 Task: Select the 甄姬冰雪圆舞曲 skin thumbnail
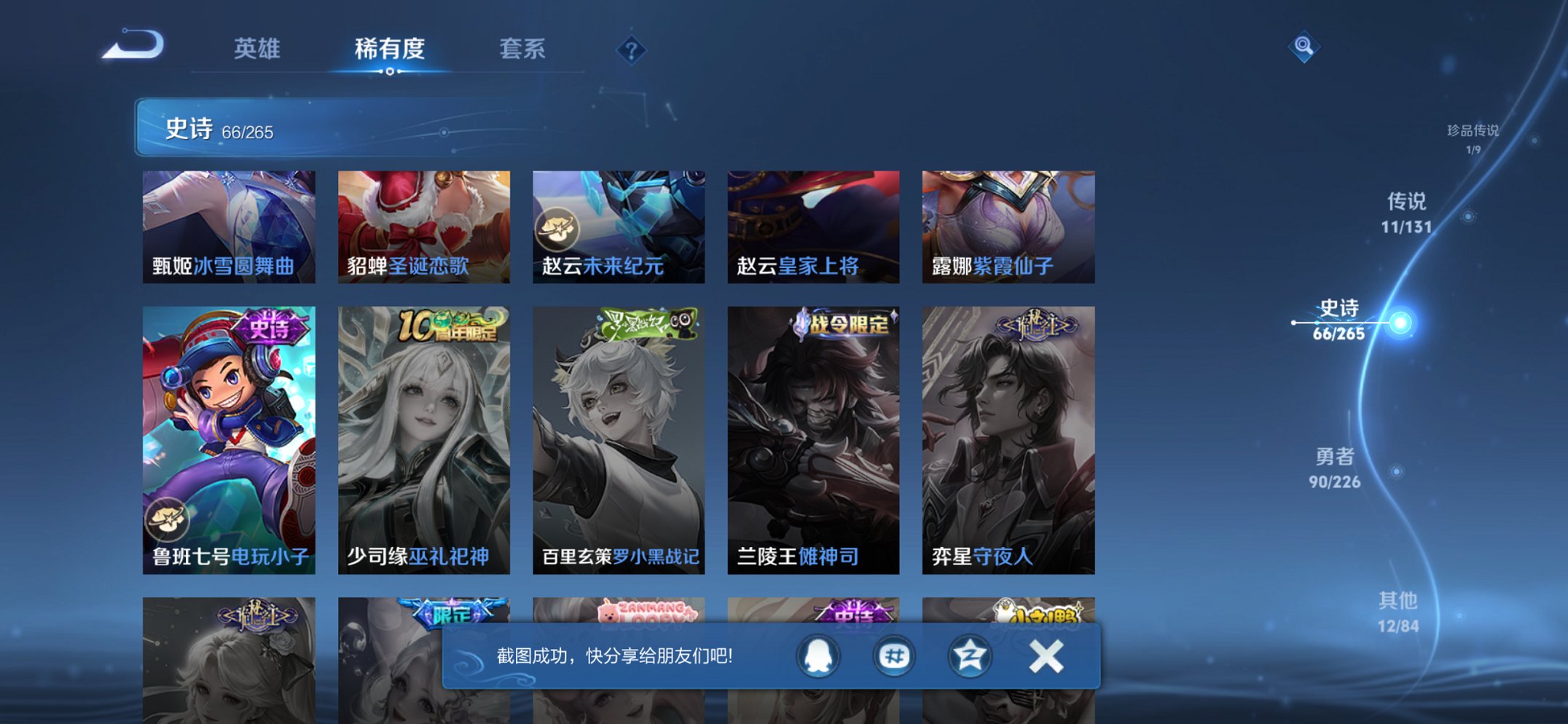tap(227, 226)
